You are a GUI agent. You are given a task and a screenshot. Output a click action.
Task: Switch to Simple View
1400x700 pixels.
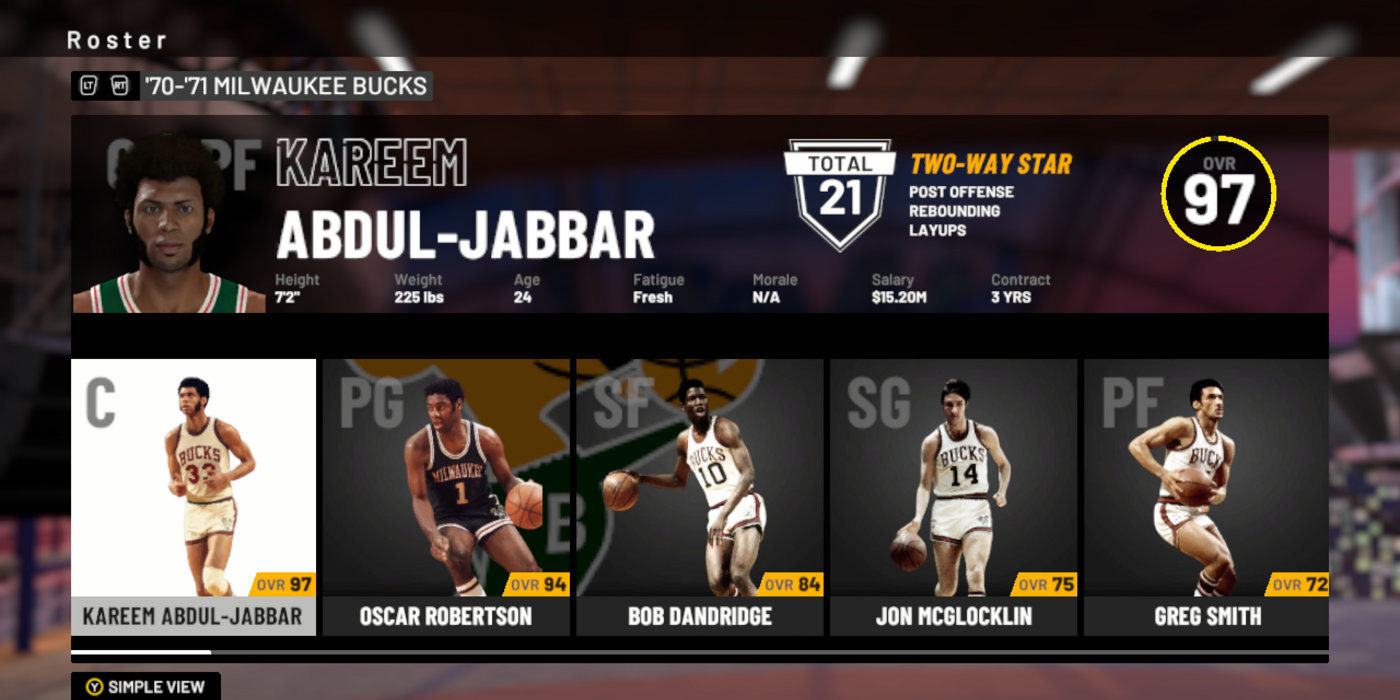[146, 687]
